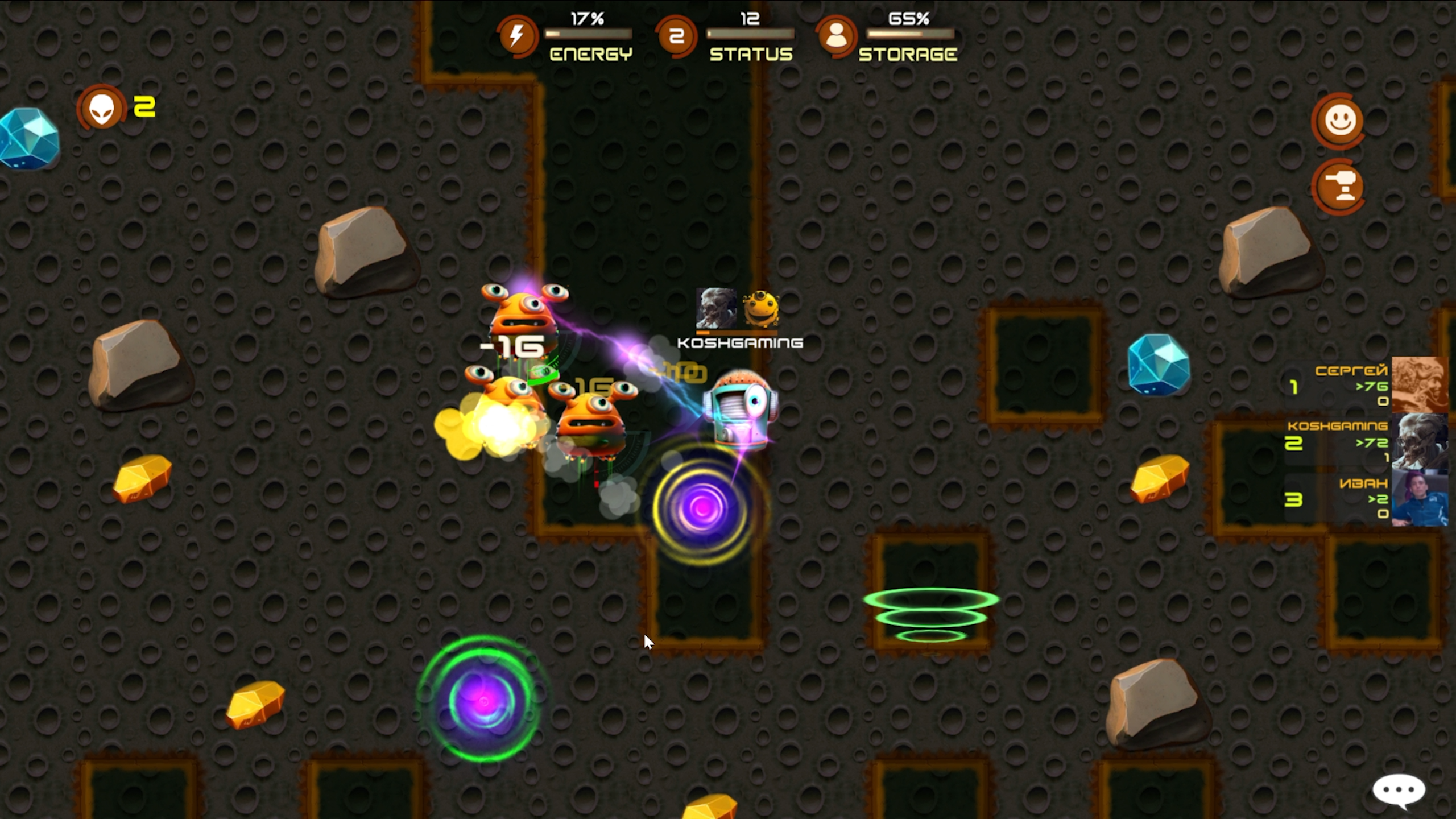The image size is (1456, 819).
Task: Select the Energy lightning bolt icon
Action: tap(516, 35)
